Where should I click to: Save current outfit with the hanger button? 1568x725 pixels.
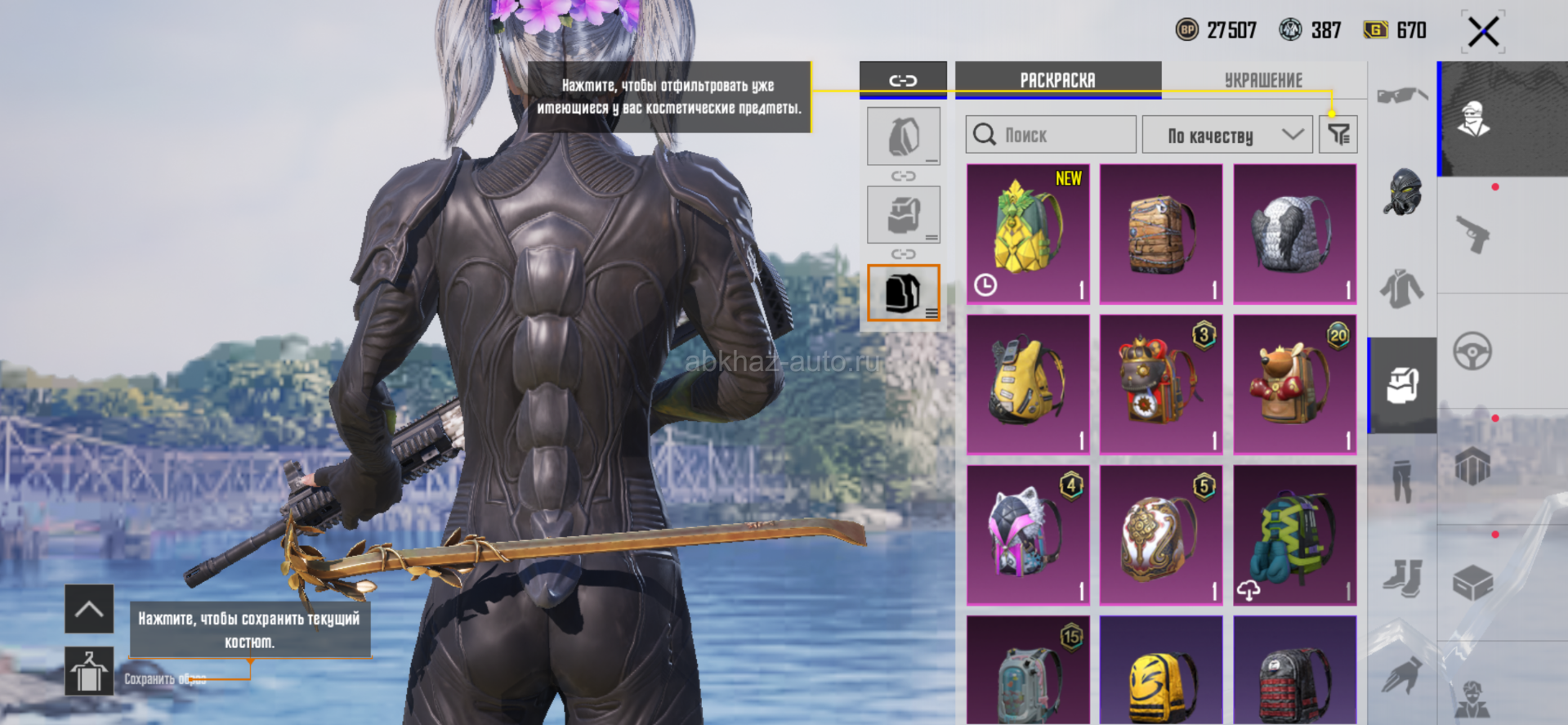coord(89,671)
